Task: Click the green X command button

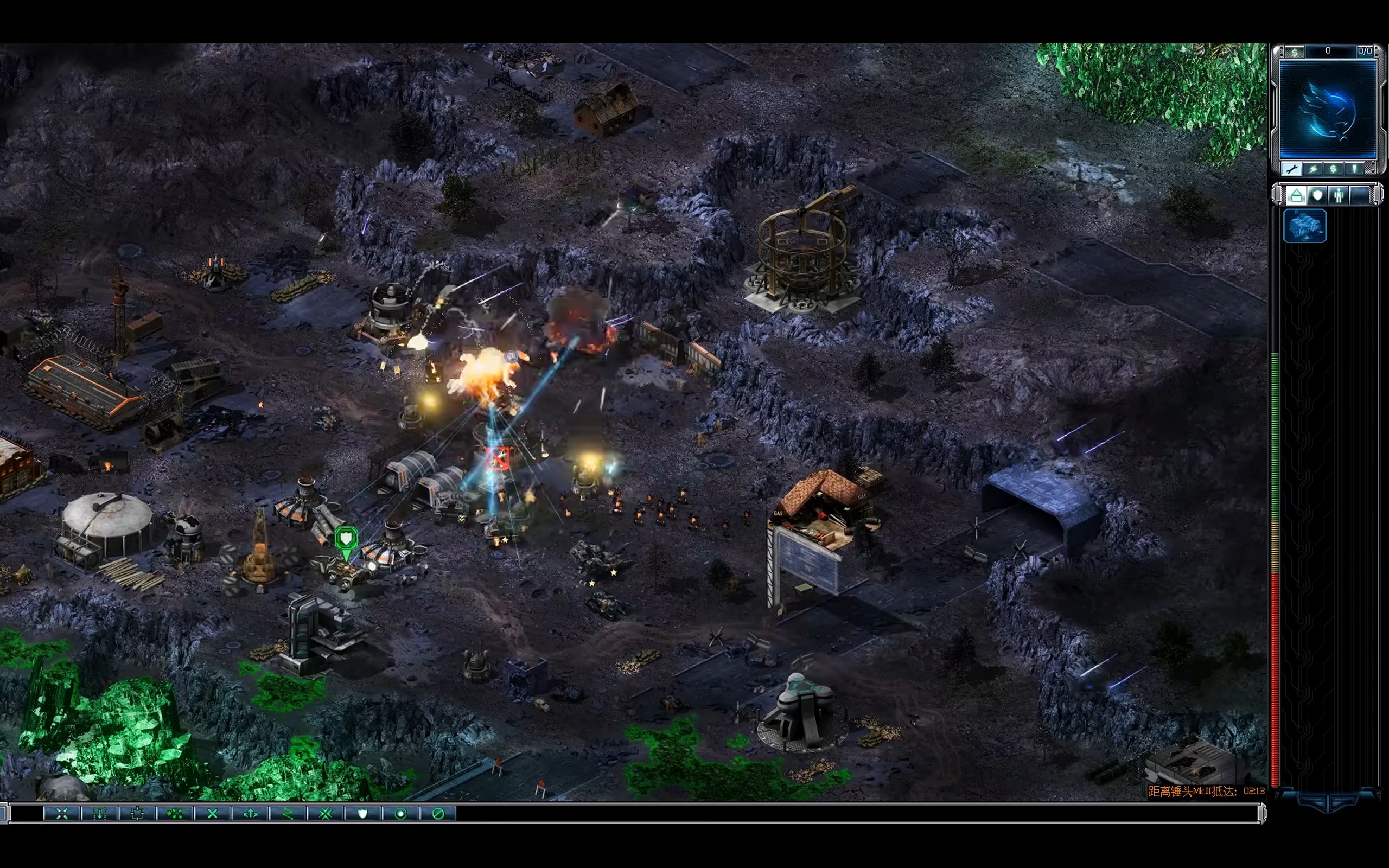Action: tap(212, 813)
